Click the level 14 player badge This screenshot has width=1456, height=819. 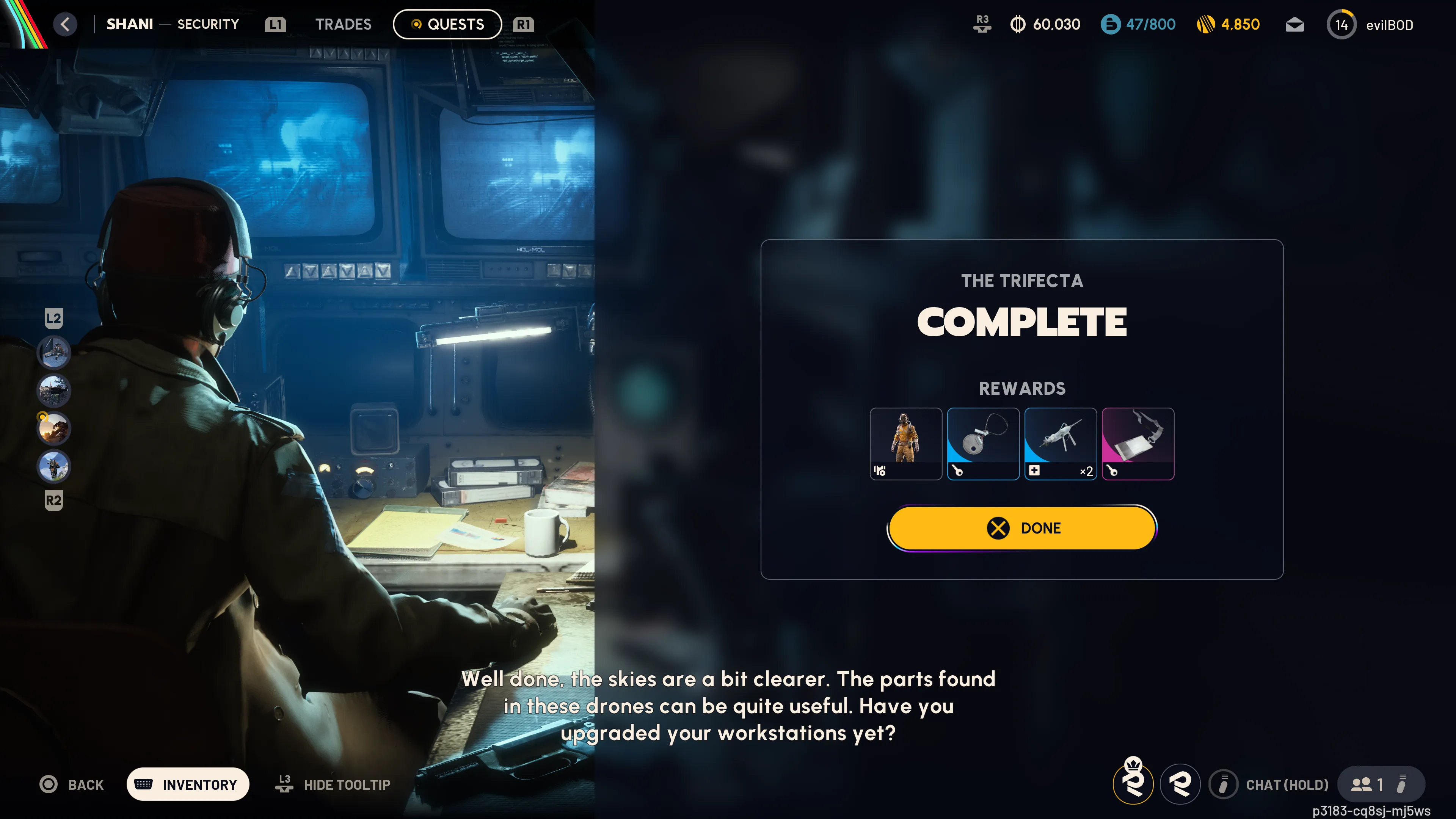pos(1342,24)
